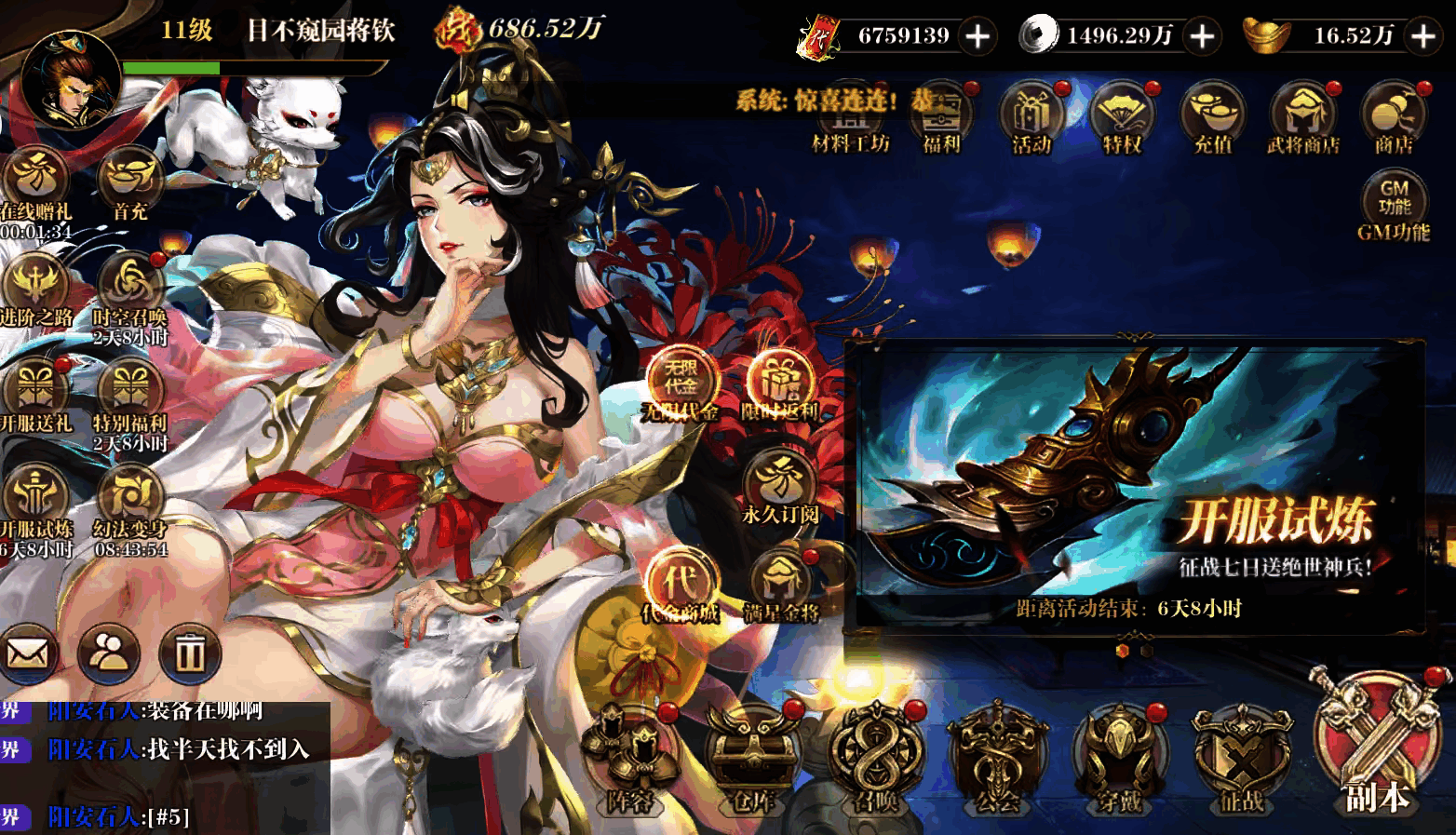The width and height of the screenshot is (1456, 835).
Task: Open the friends list icon
Action: tap(109, 653)
